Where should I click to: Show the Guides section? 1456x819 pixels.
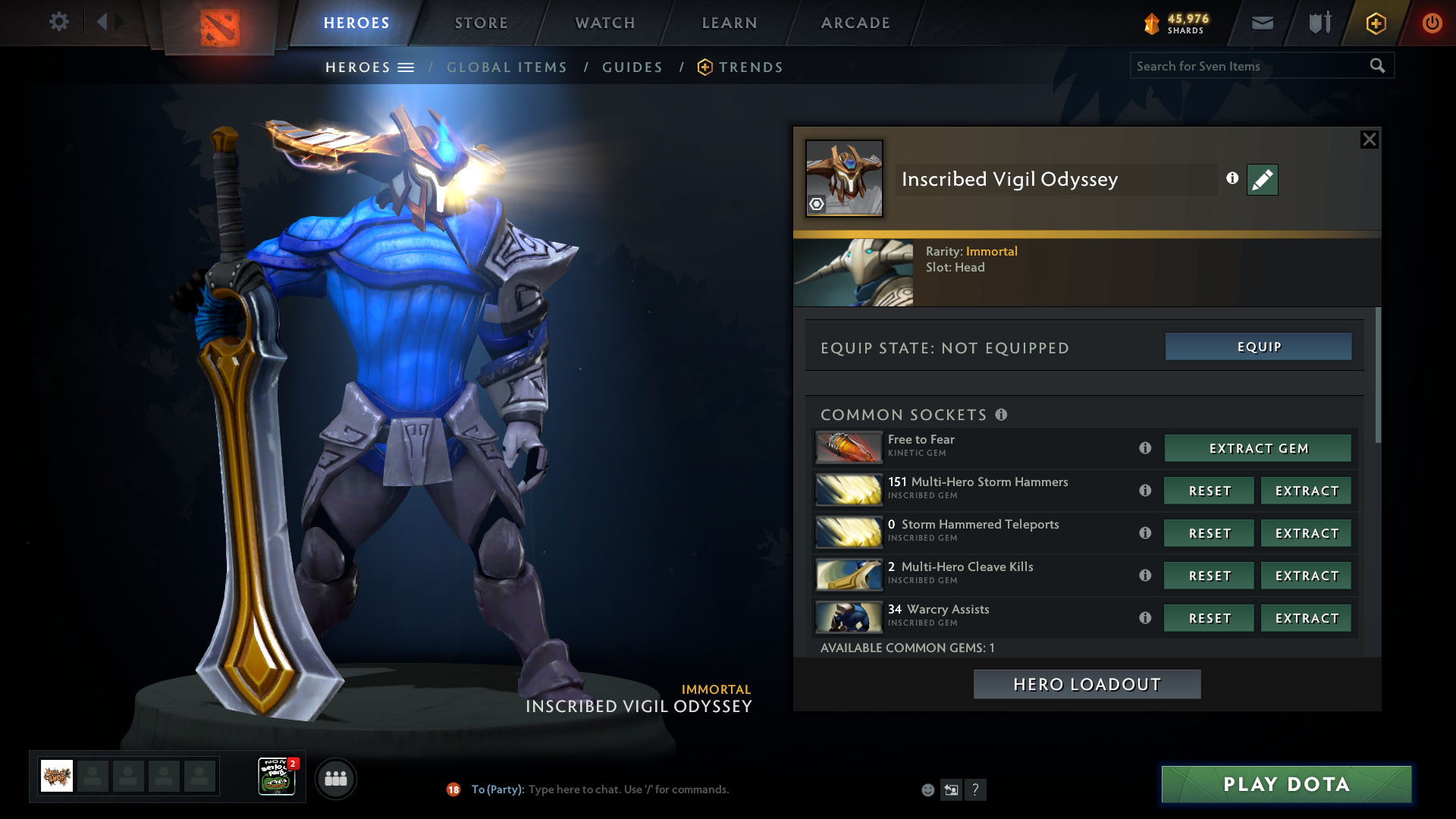click(x=632, y=67)
